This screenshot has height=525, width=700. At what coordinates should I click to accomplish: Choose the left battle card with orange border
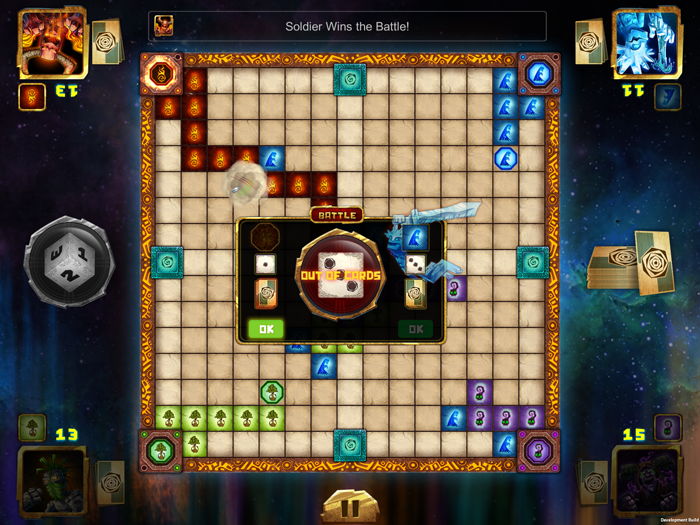point(266,292)
